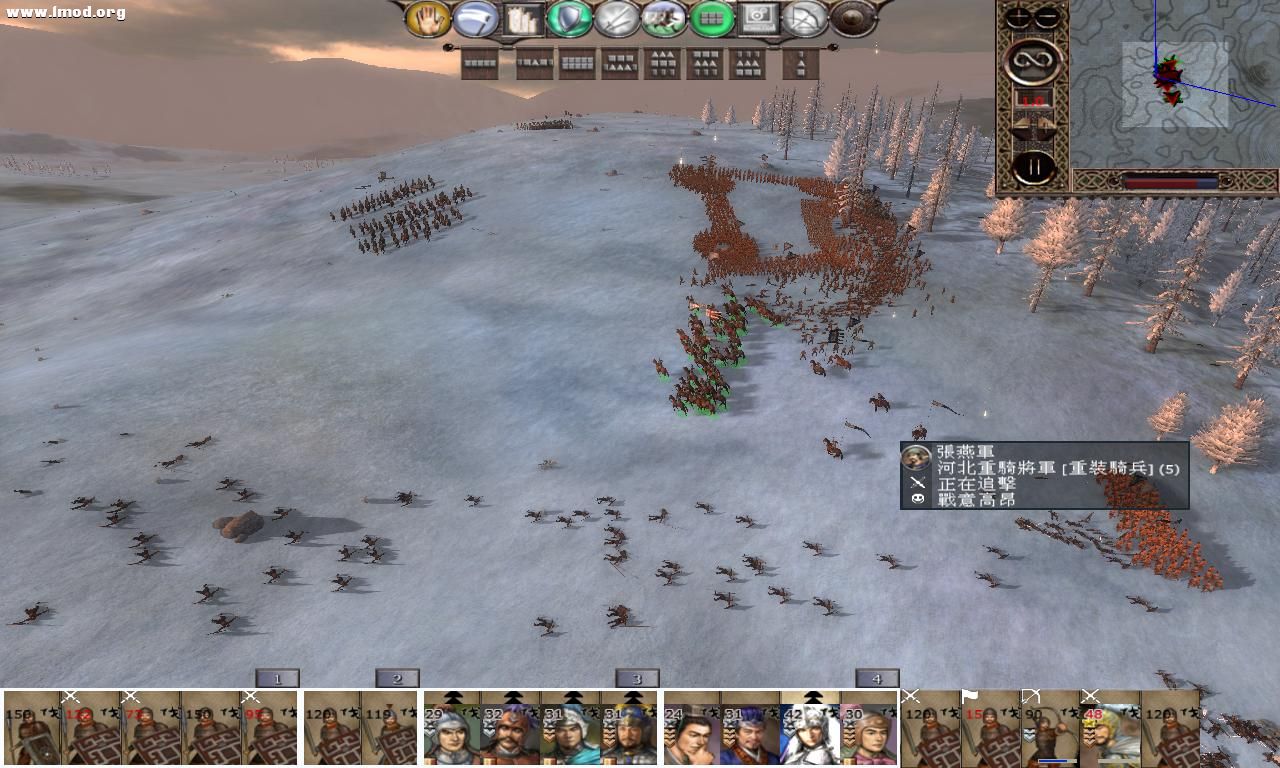Click the red-blue battle balance bar

(x=1170, y=184)
